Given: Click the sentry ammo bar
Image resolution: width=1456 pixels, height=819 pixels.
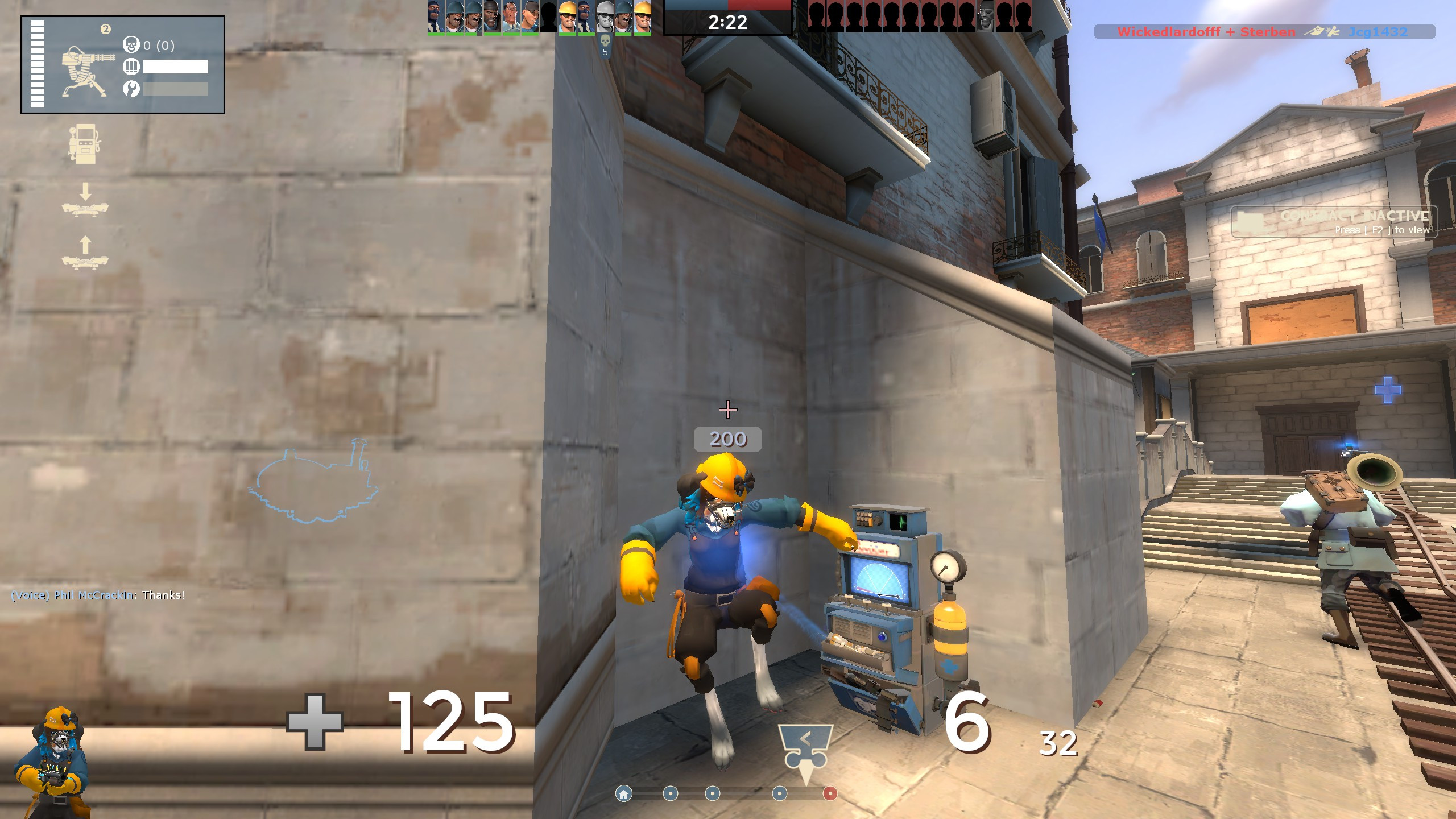Looking at the screenshot, I should pos(173,65).
